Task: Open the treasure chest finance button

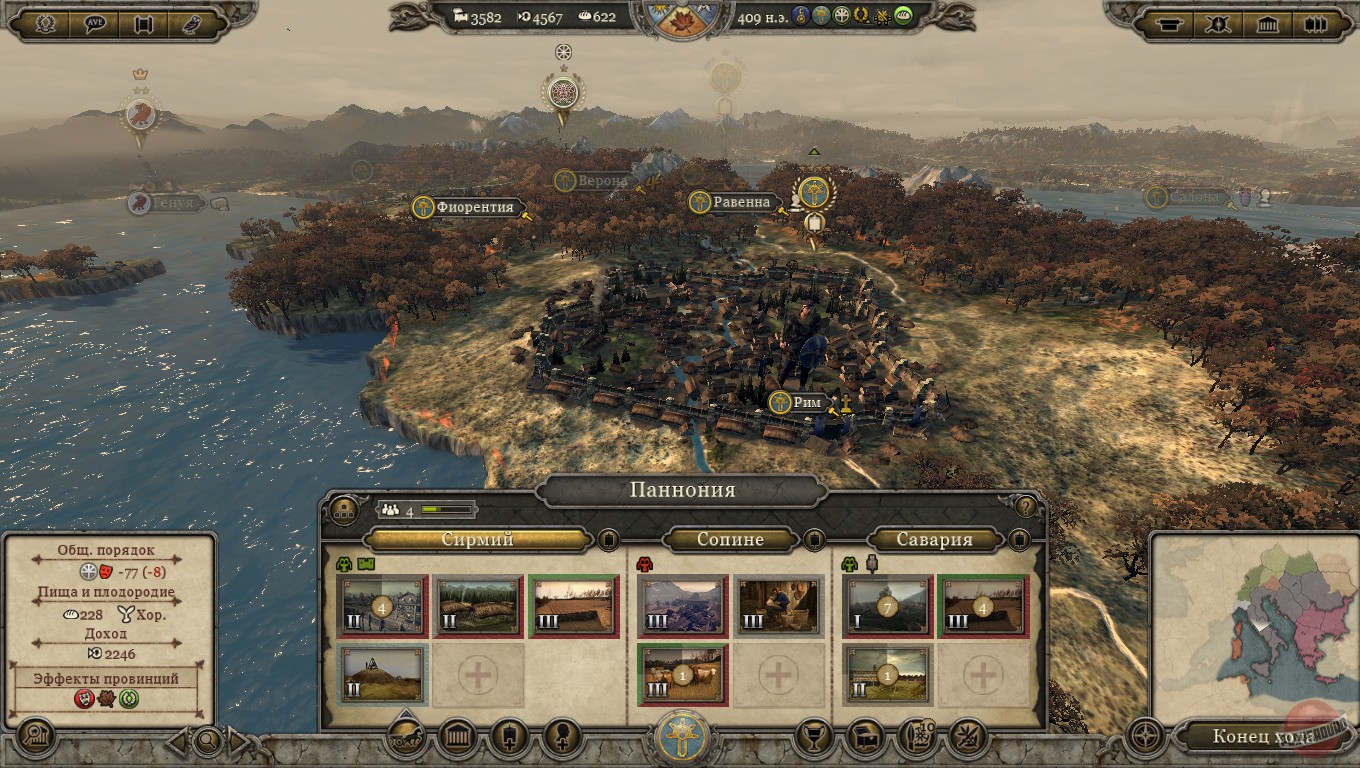Action: coord(865,739)
